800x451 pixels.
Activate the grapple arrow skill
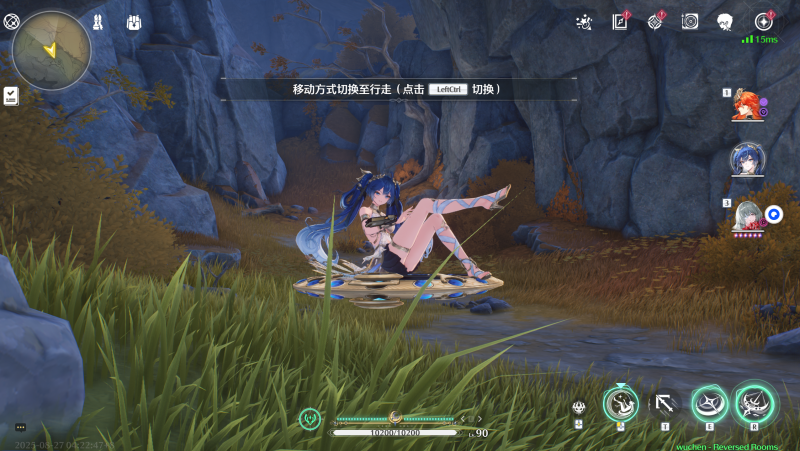(x=664, y=404)
